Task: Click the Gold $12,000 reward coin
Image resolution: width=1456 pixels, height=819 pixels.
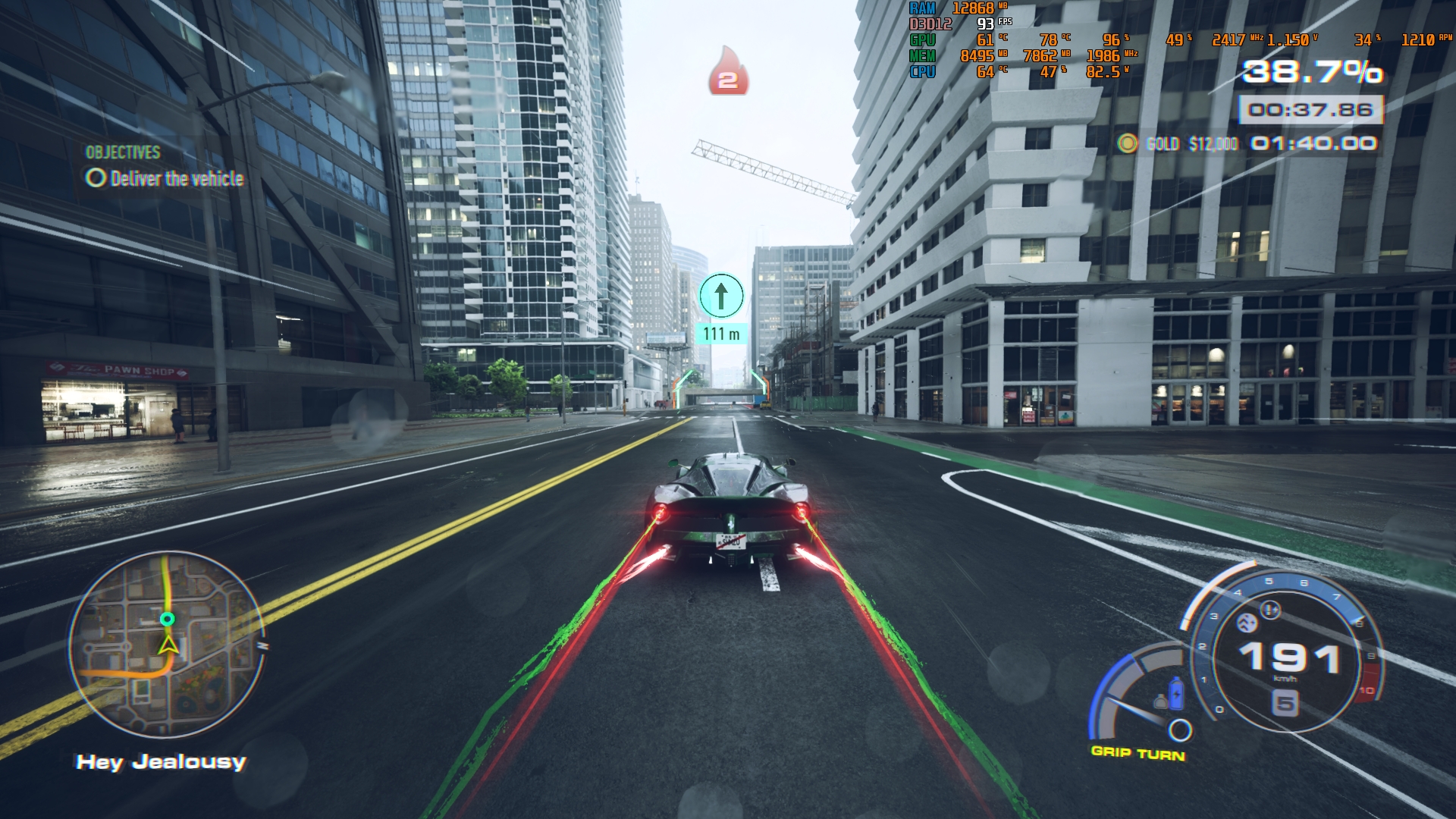Action: click(x=1128, y=143)
